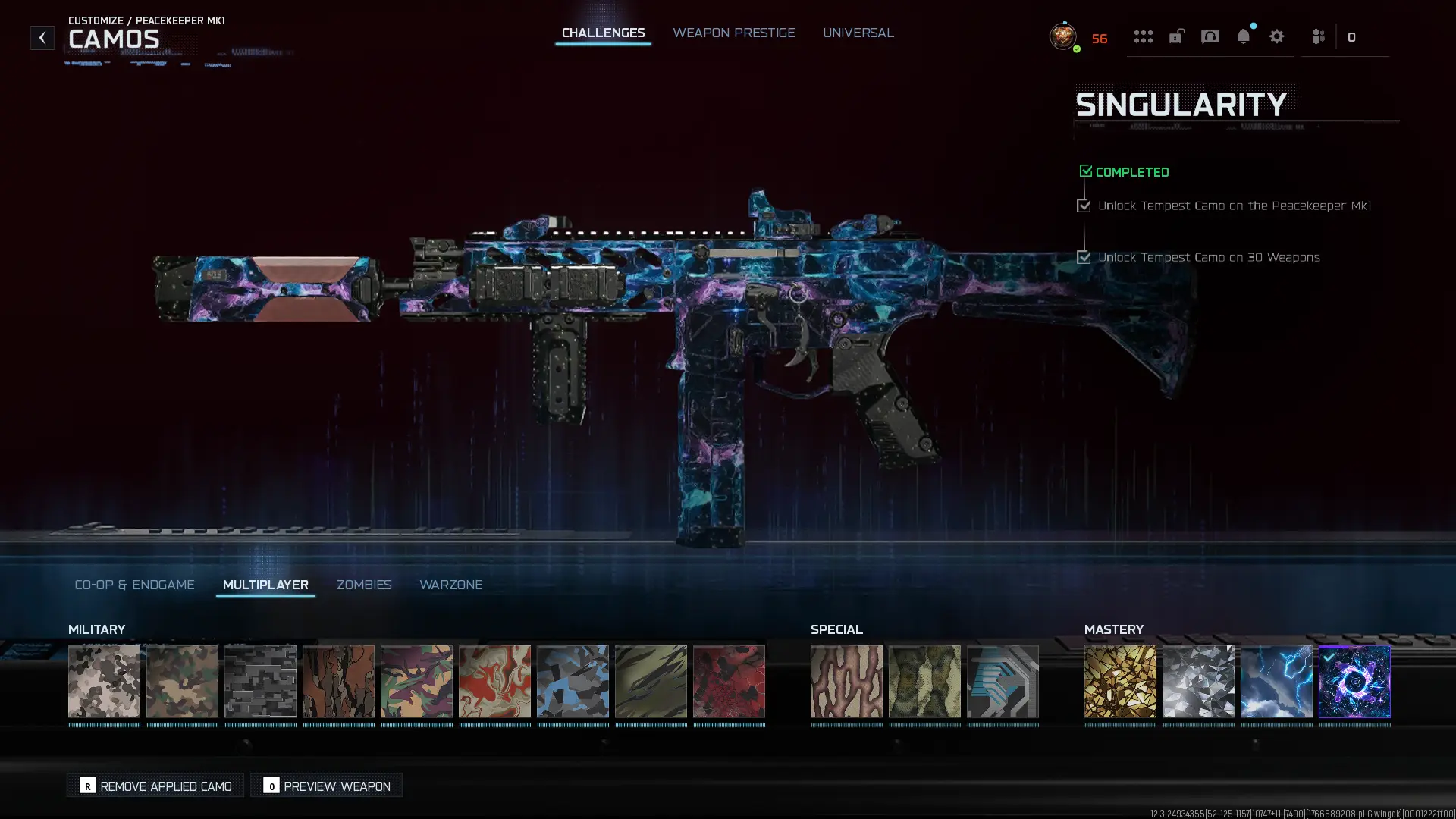Select the gold mosaic Mastery camo
Image resolution: width=1456 pixels, height=819 pixels.
click(x=1120, y=682)
